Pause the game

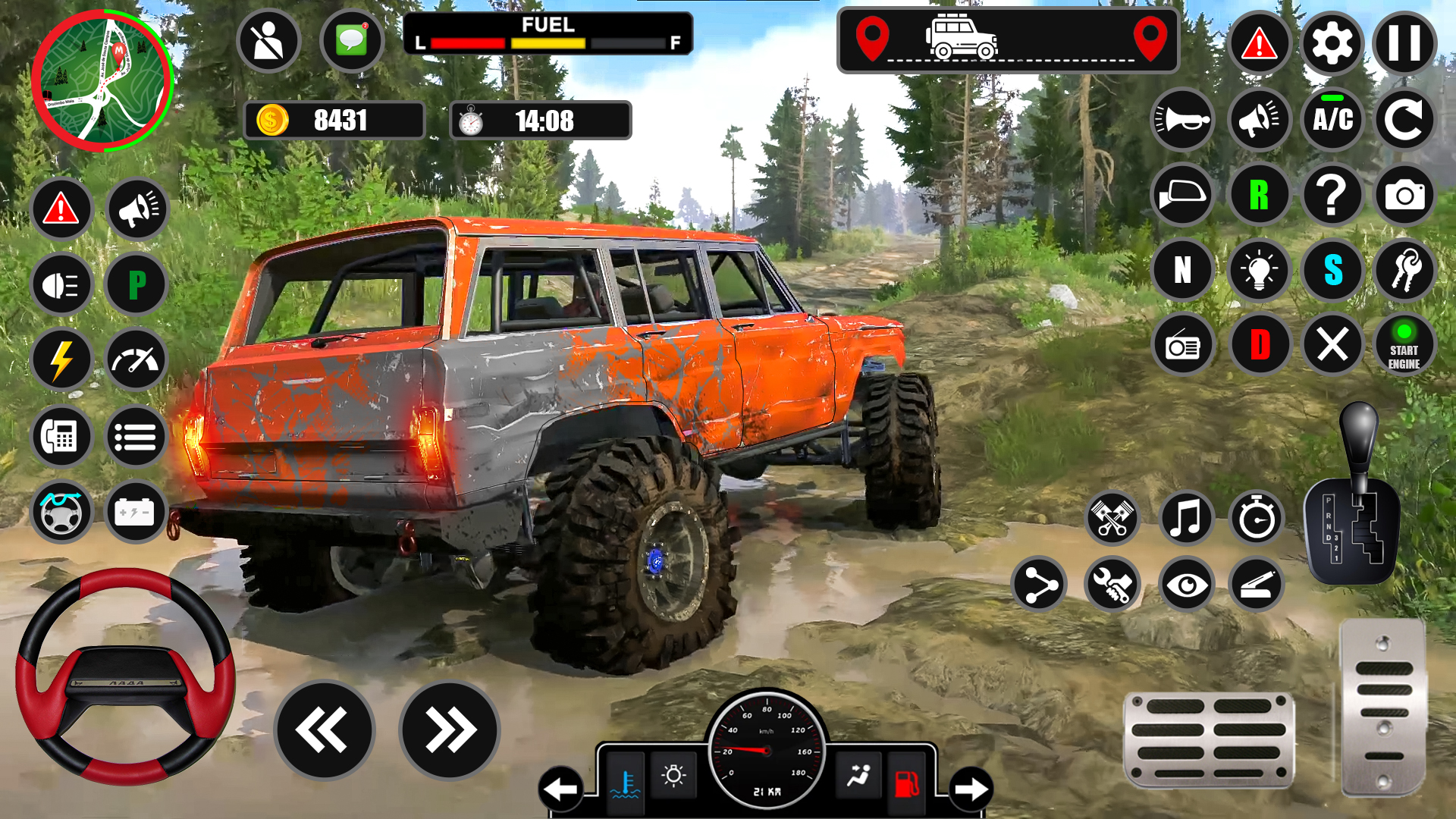1404,43
